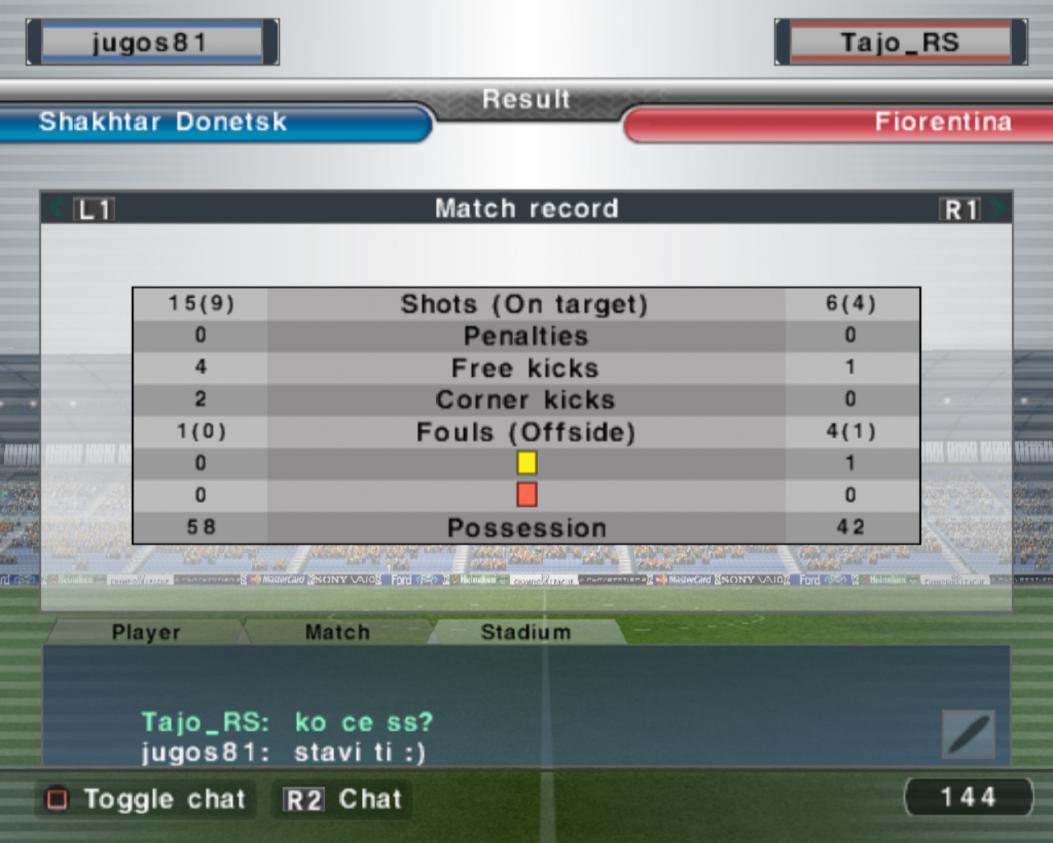The image size is (1053, 843).
Task: Click the pen icon to write chat
Action: (968, 735)
